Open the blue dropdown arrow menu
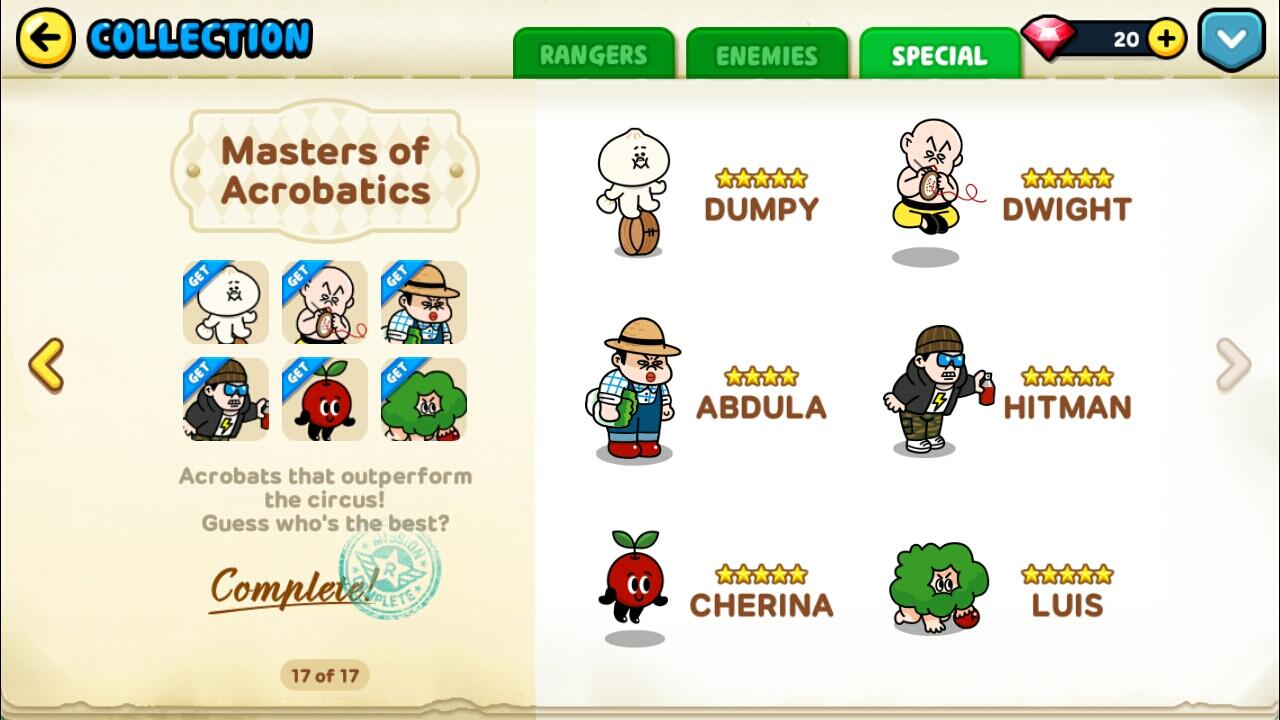The height and width of the screenshot is (720, 1280). tap(1231, 39)
